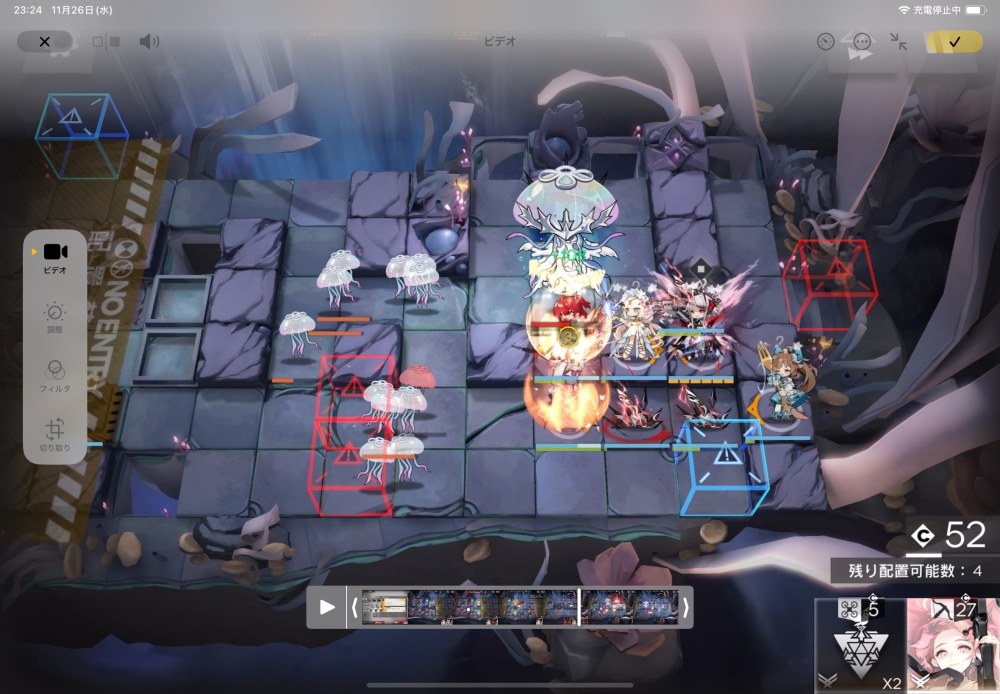
Task: Select the right trim handle of the timeline
Action: pyautogui.click(x=686, y=607)
